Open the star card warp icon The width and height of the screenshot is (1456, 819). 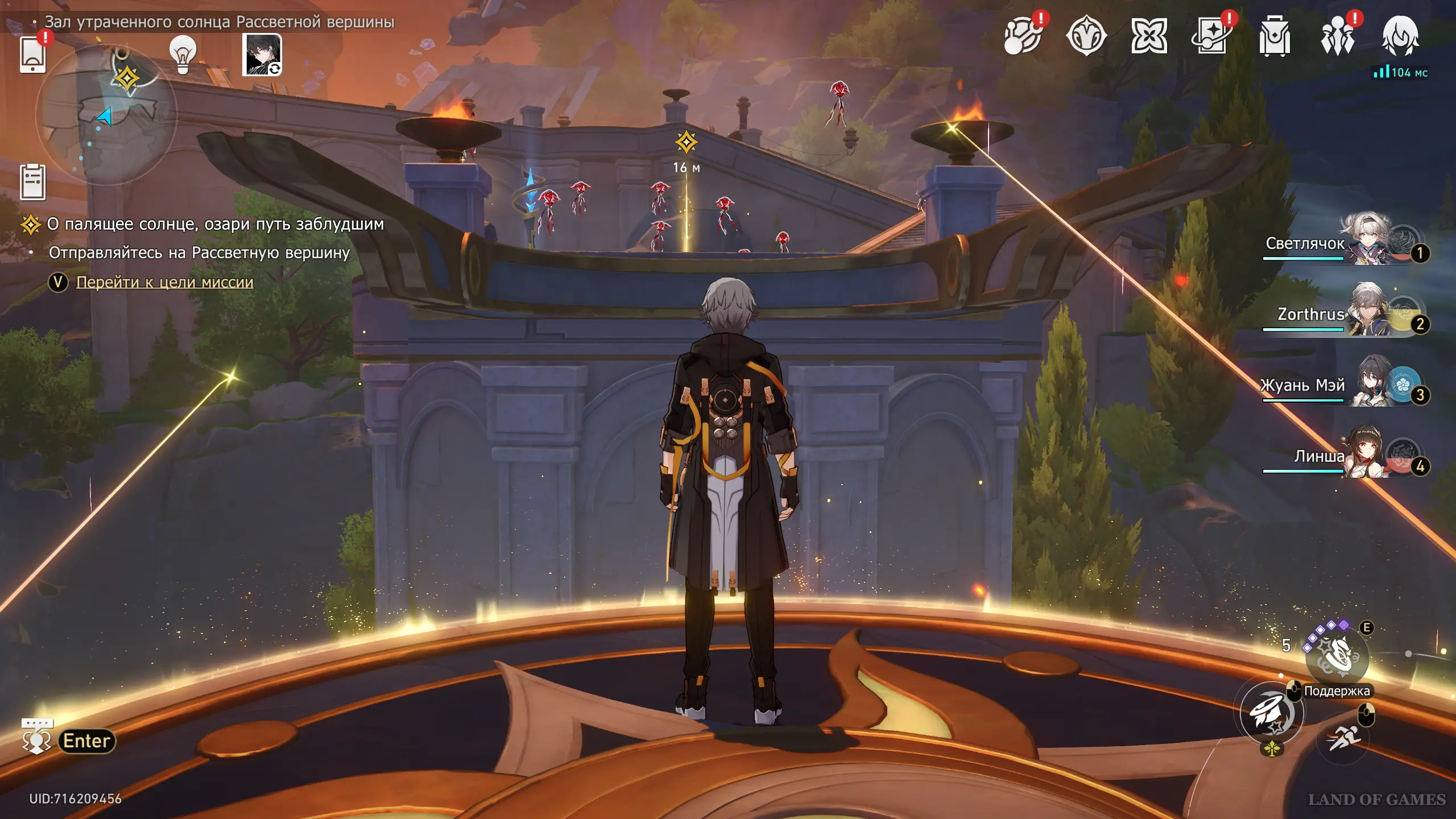tap(1211, 36)
